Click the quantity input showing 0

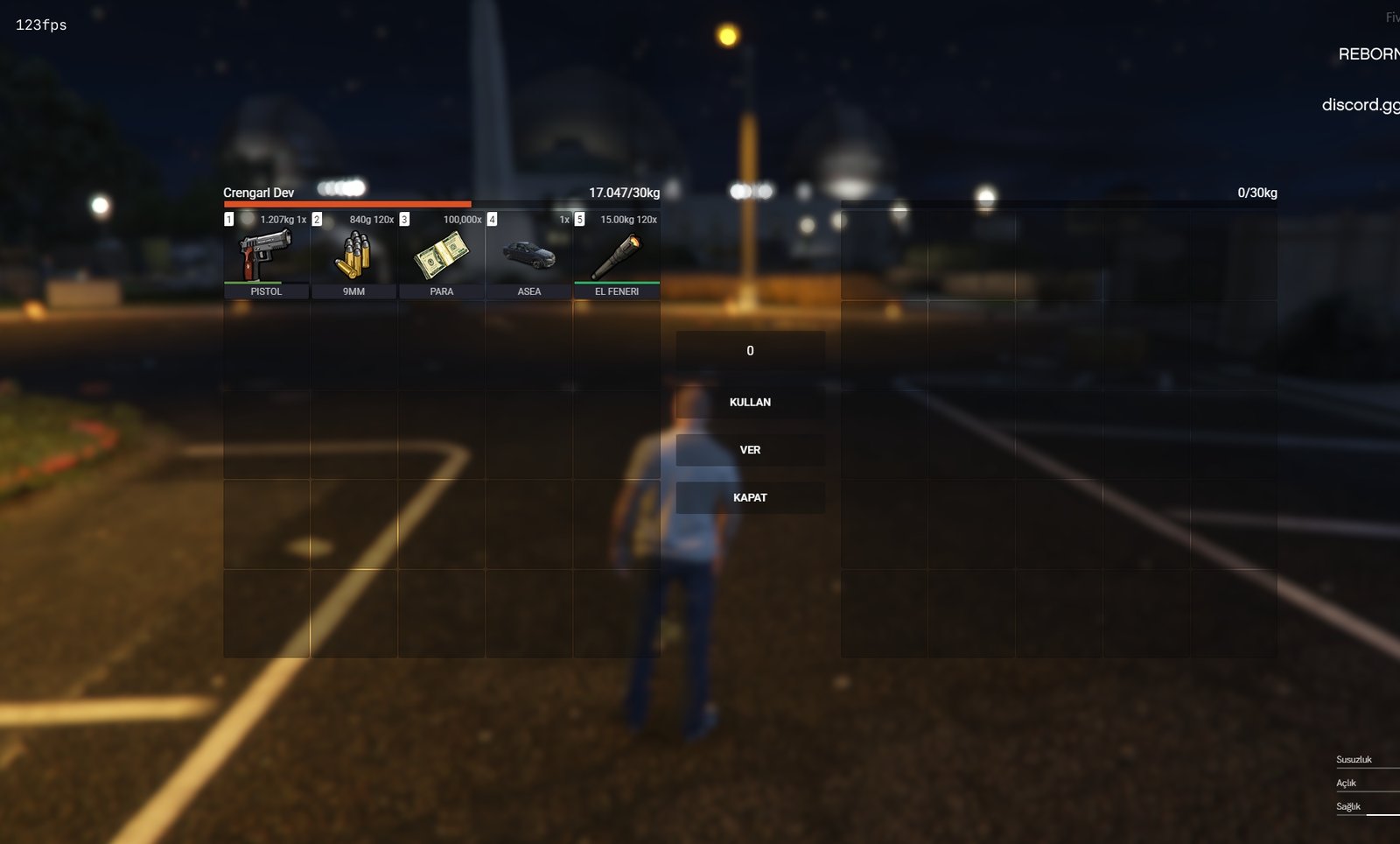point(749,350)
